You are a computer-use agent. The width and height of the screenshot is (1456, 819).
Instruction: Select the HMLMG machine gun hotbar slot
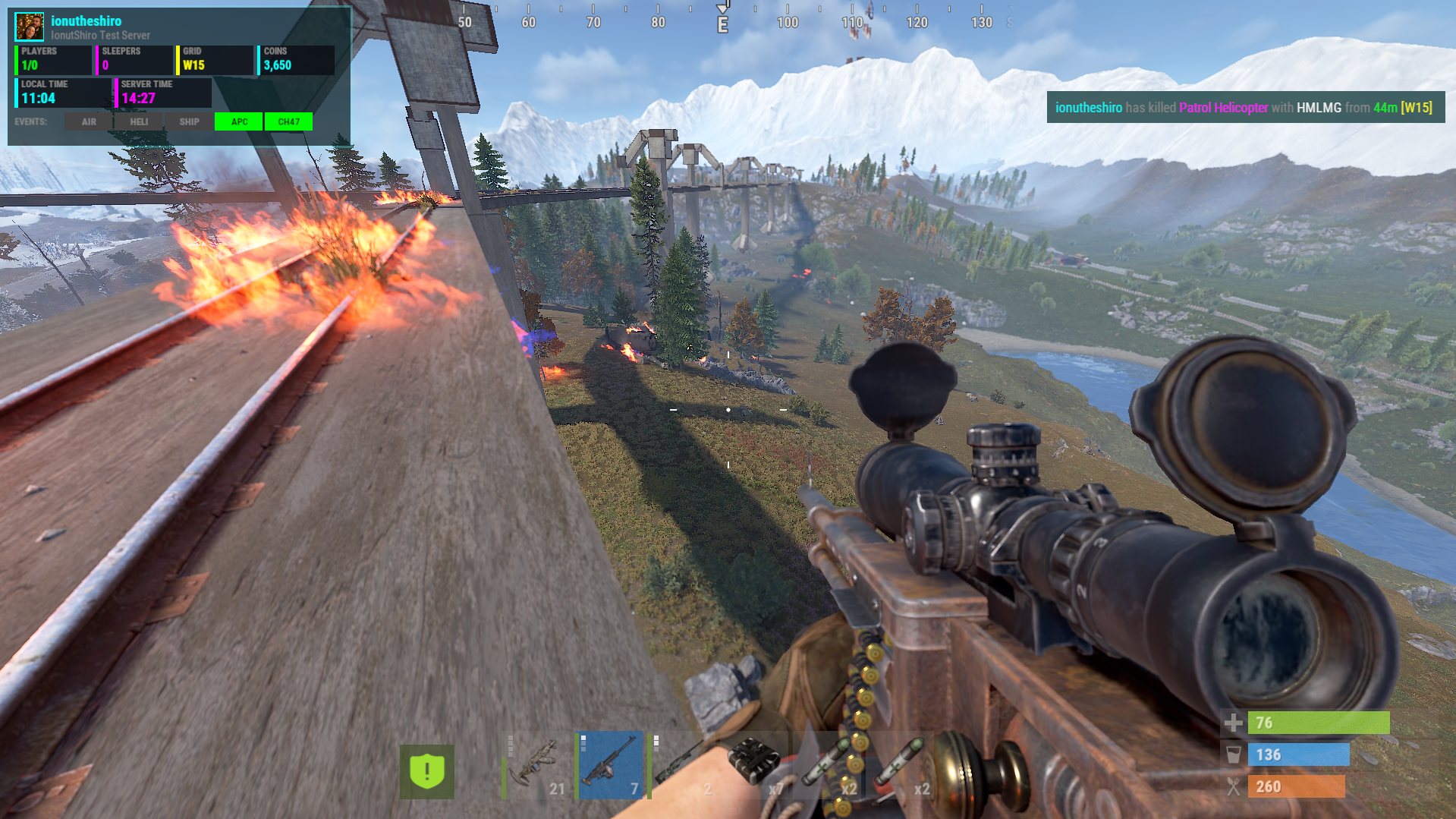pos(610,765)
